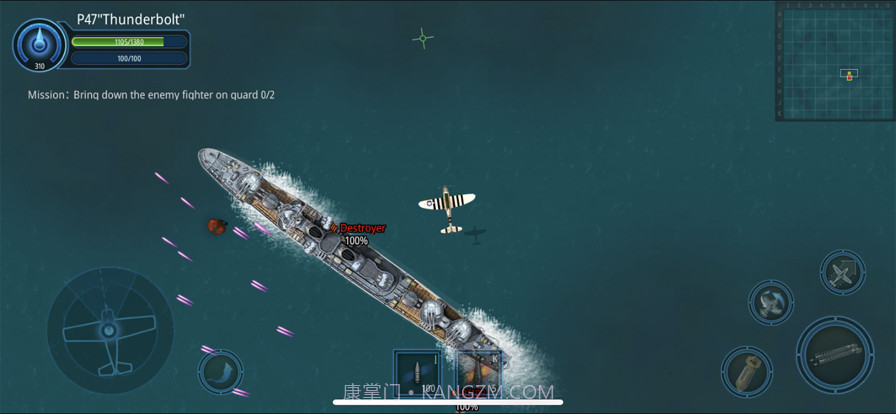Click the mission objective text
Viewport: 896px width, 414px height.
tap(151, 95)
